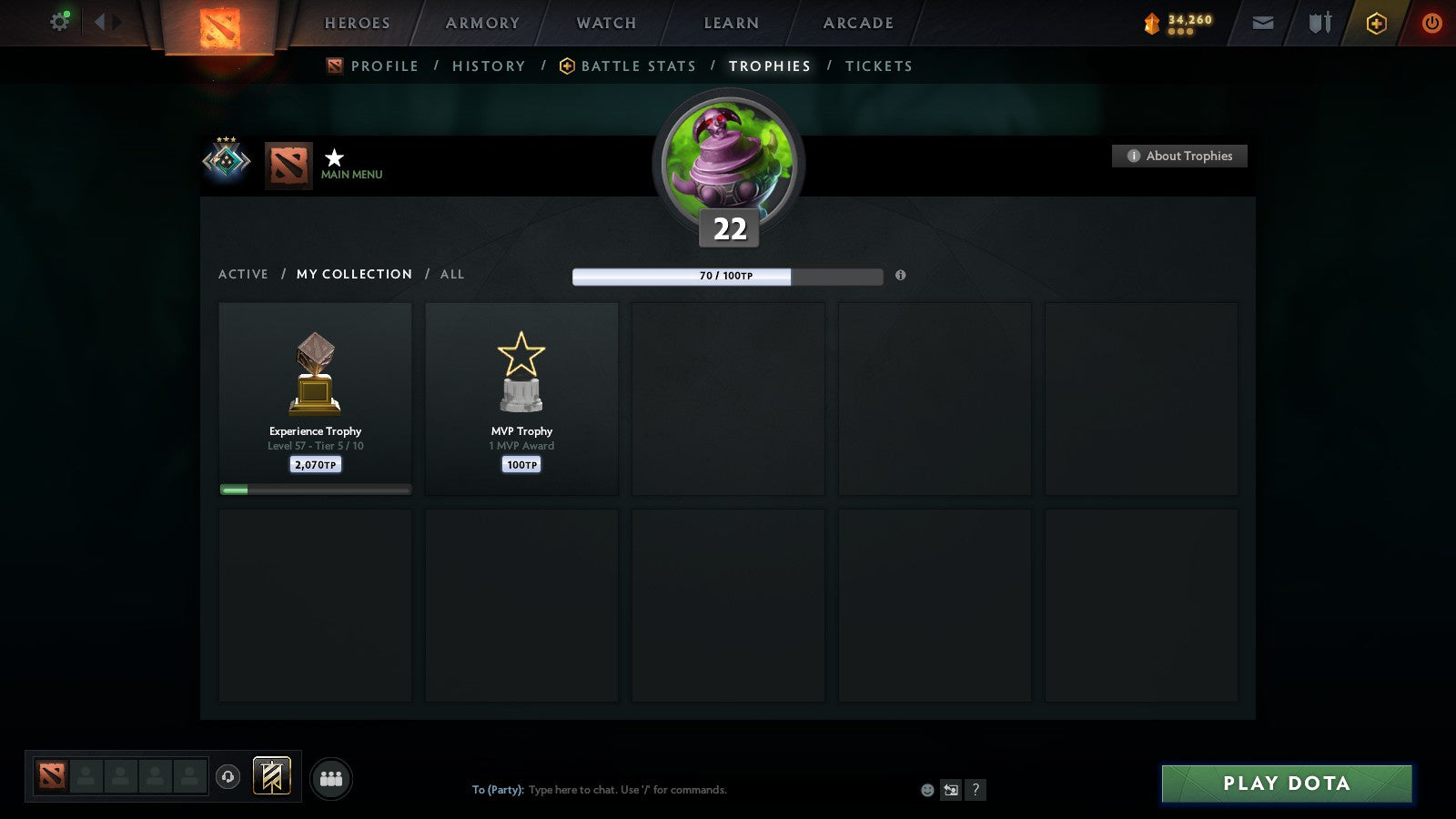Viewport: 1456px width, 819px height.
Task: Click the smiley emoticon icon by the chat box
Action: [x=925, y=791]
